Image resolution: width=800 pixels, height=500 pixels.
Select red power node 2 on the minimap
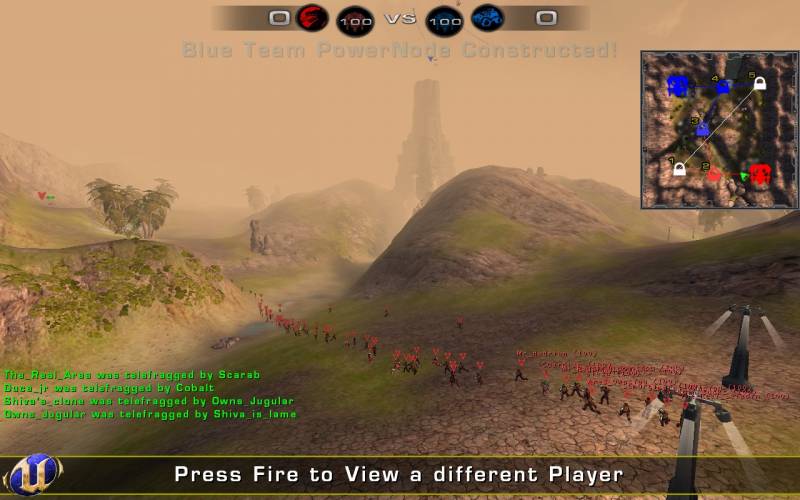point(714,174)
